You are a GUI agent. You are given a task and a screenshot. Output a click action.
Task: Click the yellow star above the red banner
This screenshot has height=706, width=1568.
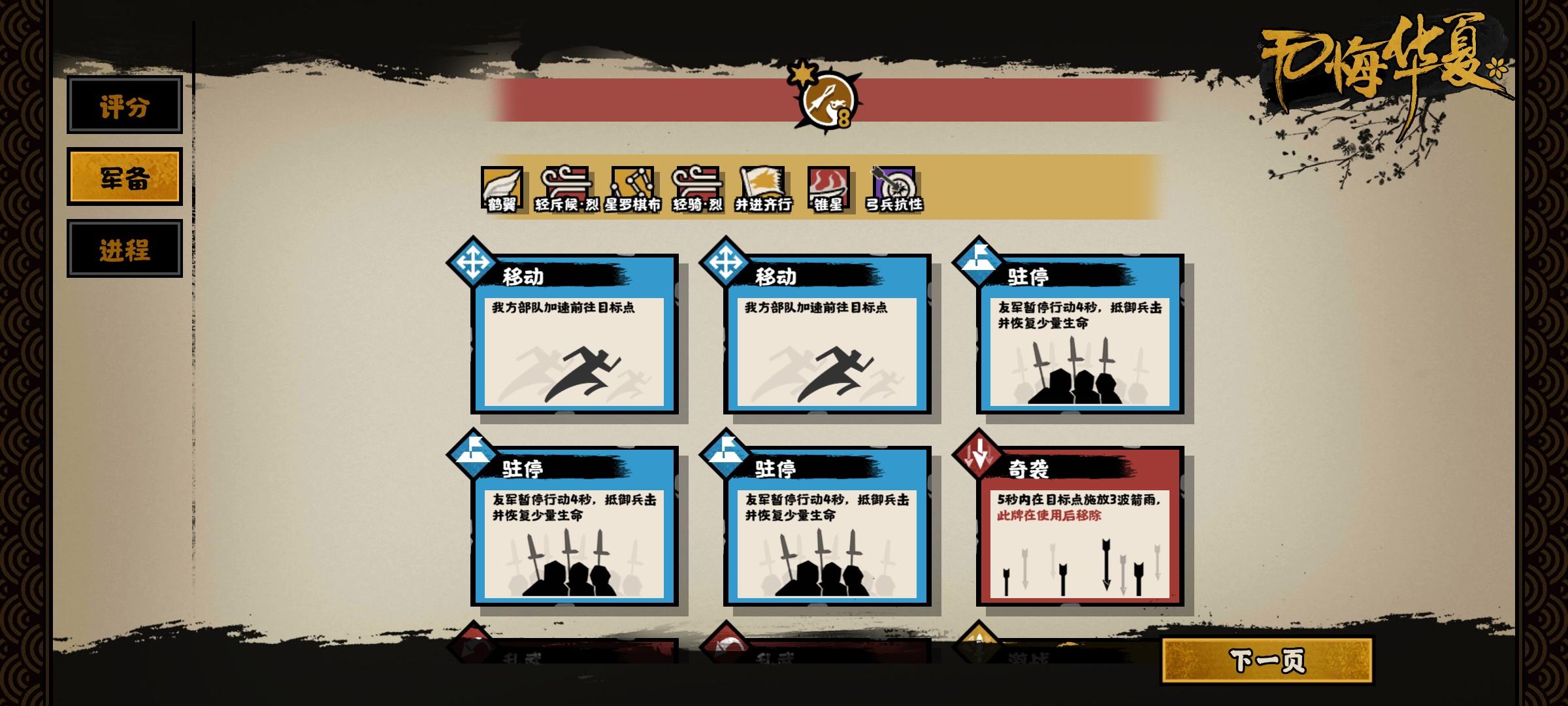[x=802, y=74]
